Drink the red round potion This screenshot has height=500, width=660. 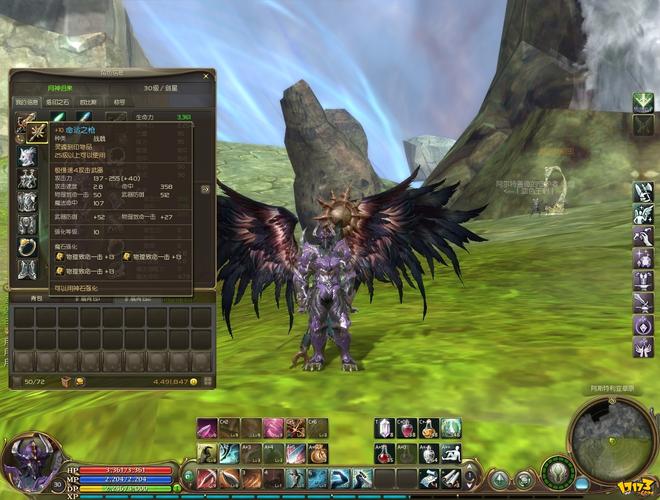coord(407,428)
